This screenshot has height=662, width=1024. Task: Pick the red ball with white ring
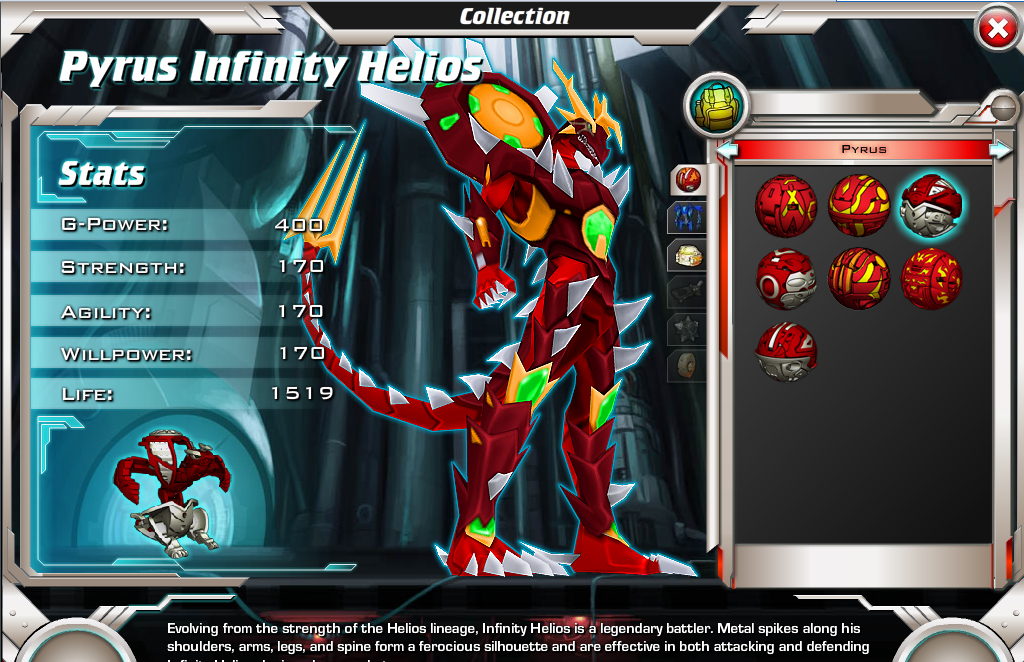[786, 279]
